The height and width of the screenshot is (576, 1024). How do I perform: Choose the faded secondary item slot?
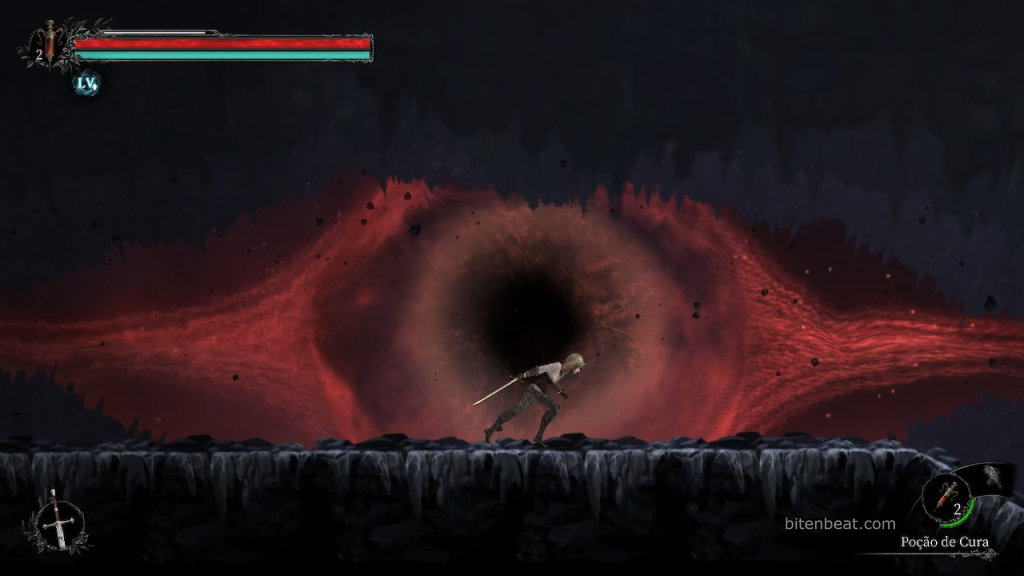pyautogui.click(x=996, y=477)
